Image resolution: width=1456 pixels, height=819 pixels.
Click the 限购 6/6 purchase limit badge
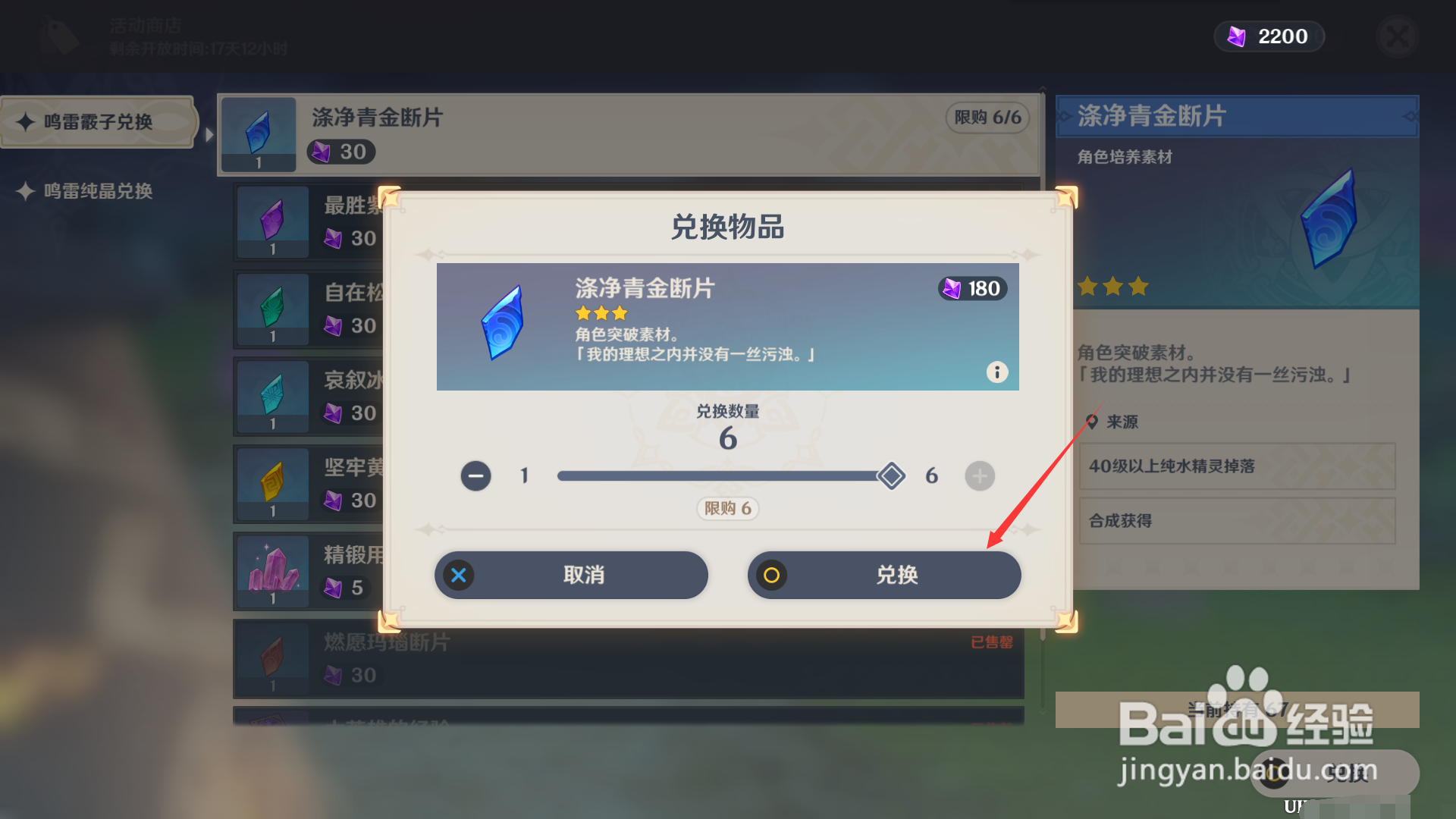987,118
